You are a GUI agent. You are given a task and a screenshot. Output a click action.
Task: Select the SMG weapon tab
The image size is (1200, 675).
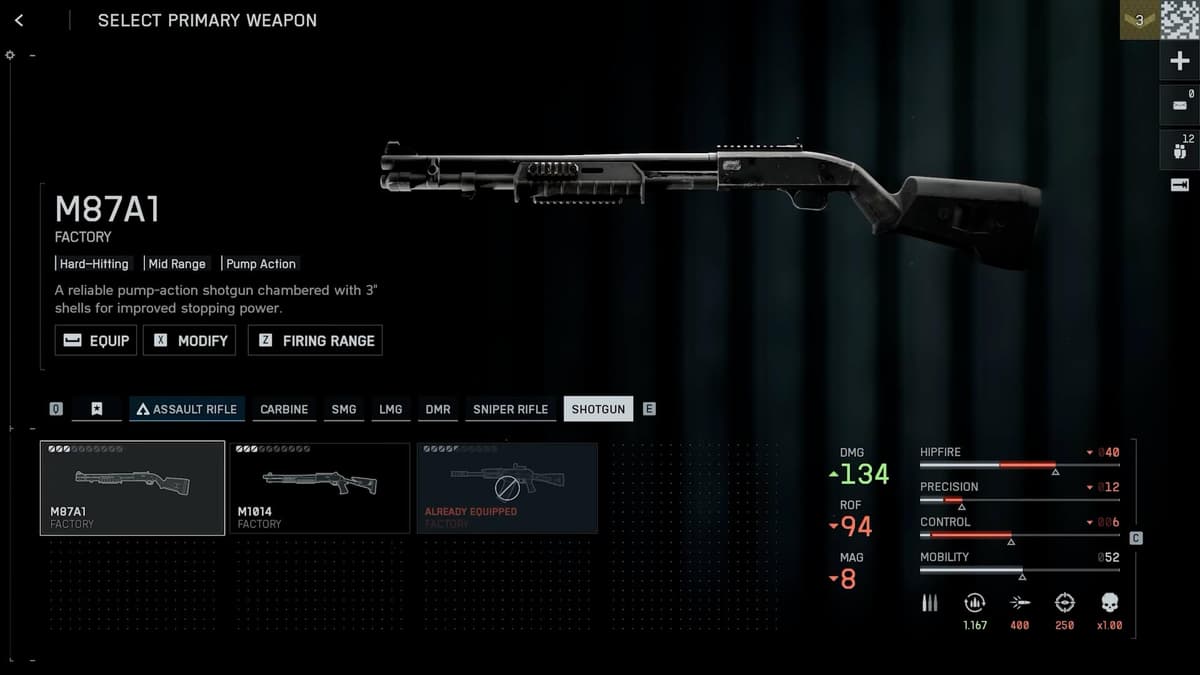point(344,409)
